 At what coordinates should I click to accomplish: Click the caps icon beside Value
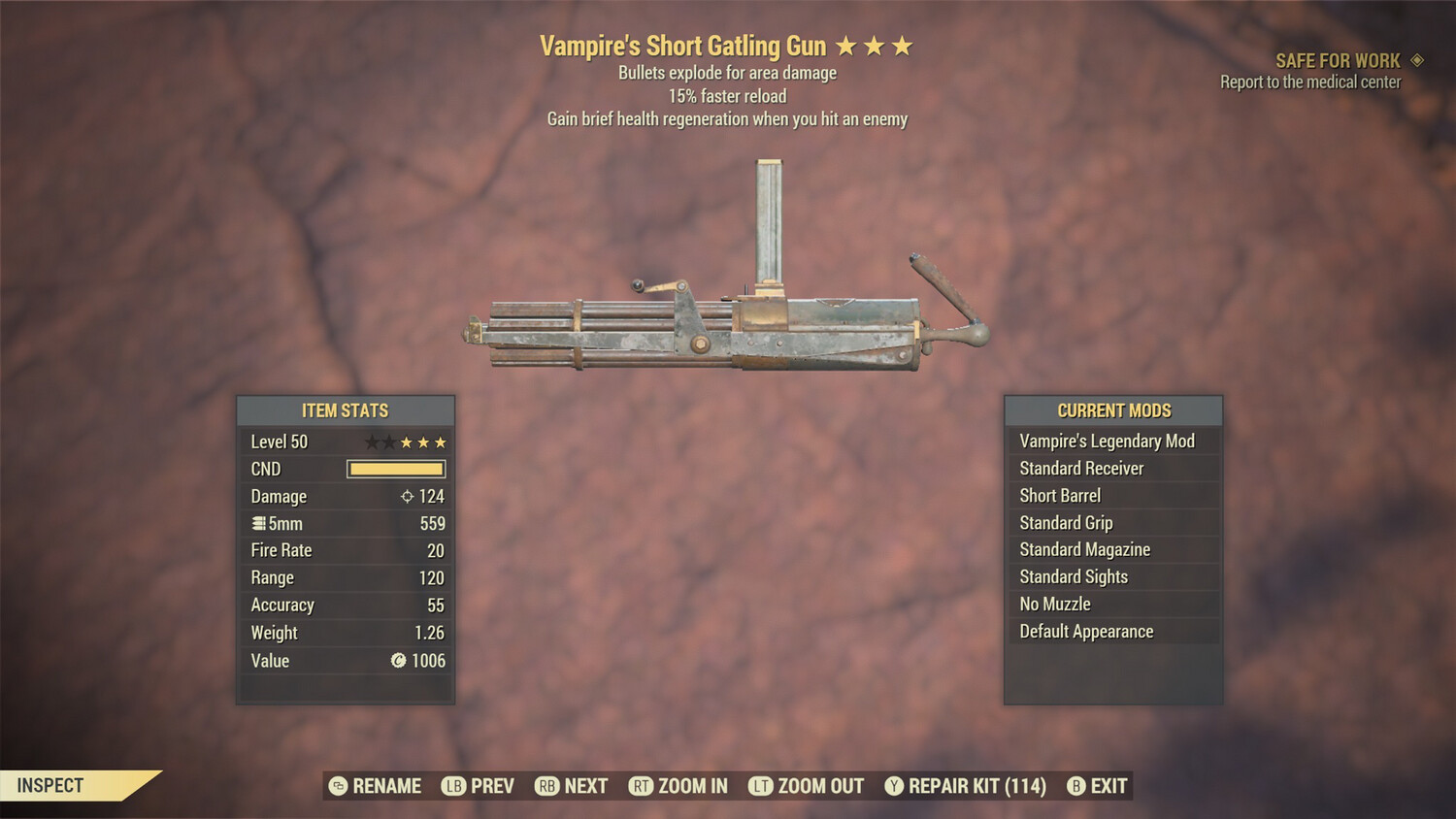click(397, 661)
